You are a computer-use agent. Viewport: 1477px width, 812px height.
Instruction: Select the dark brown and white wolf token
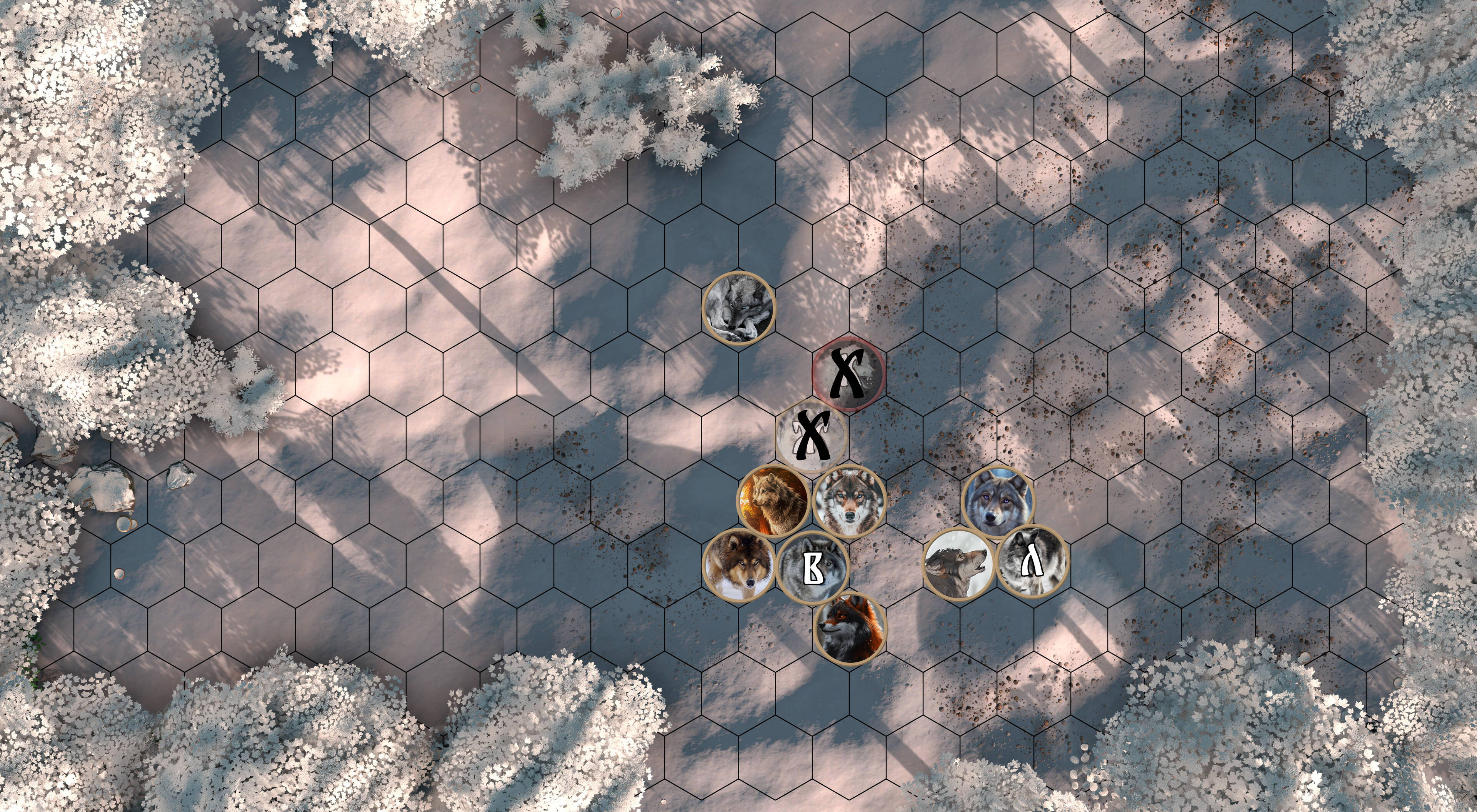[738, 565]
